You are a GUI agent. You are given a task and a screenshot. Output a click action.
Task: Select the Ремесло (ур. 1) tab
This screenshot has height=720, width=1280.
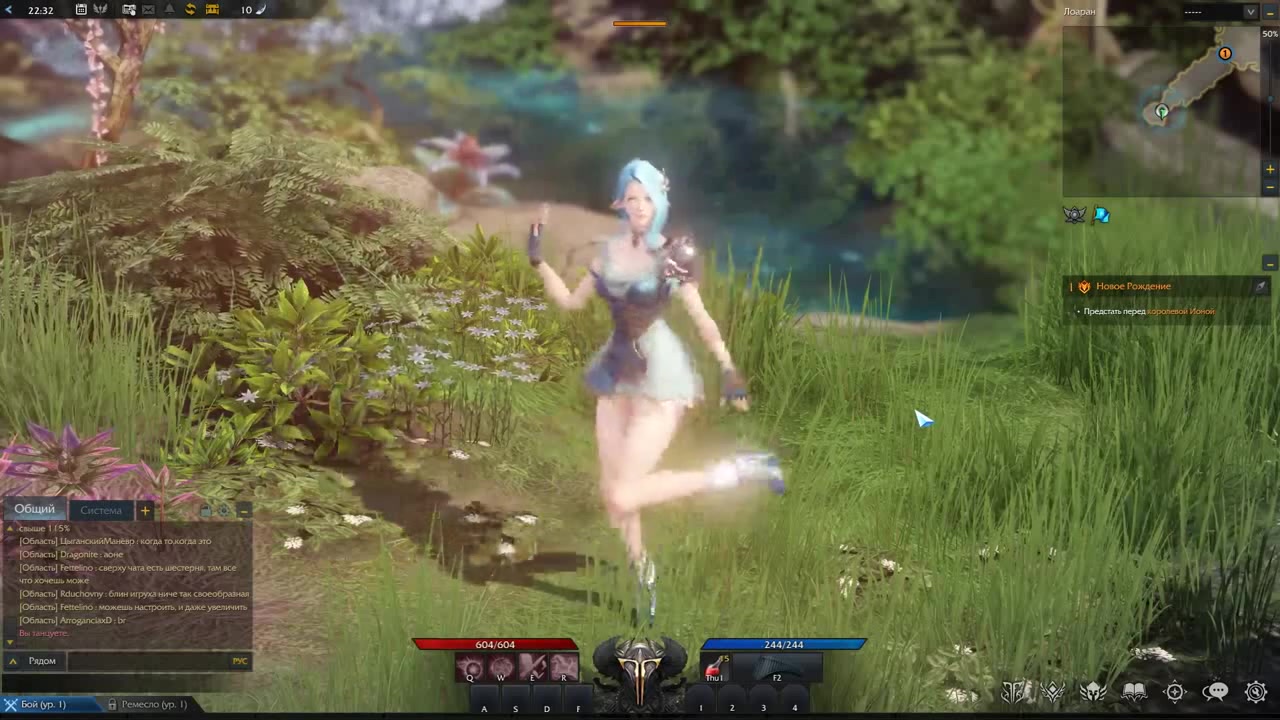click(152, 704)
